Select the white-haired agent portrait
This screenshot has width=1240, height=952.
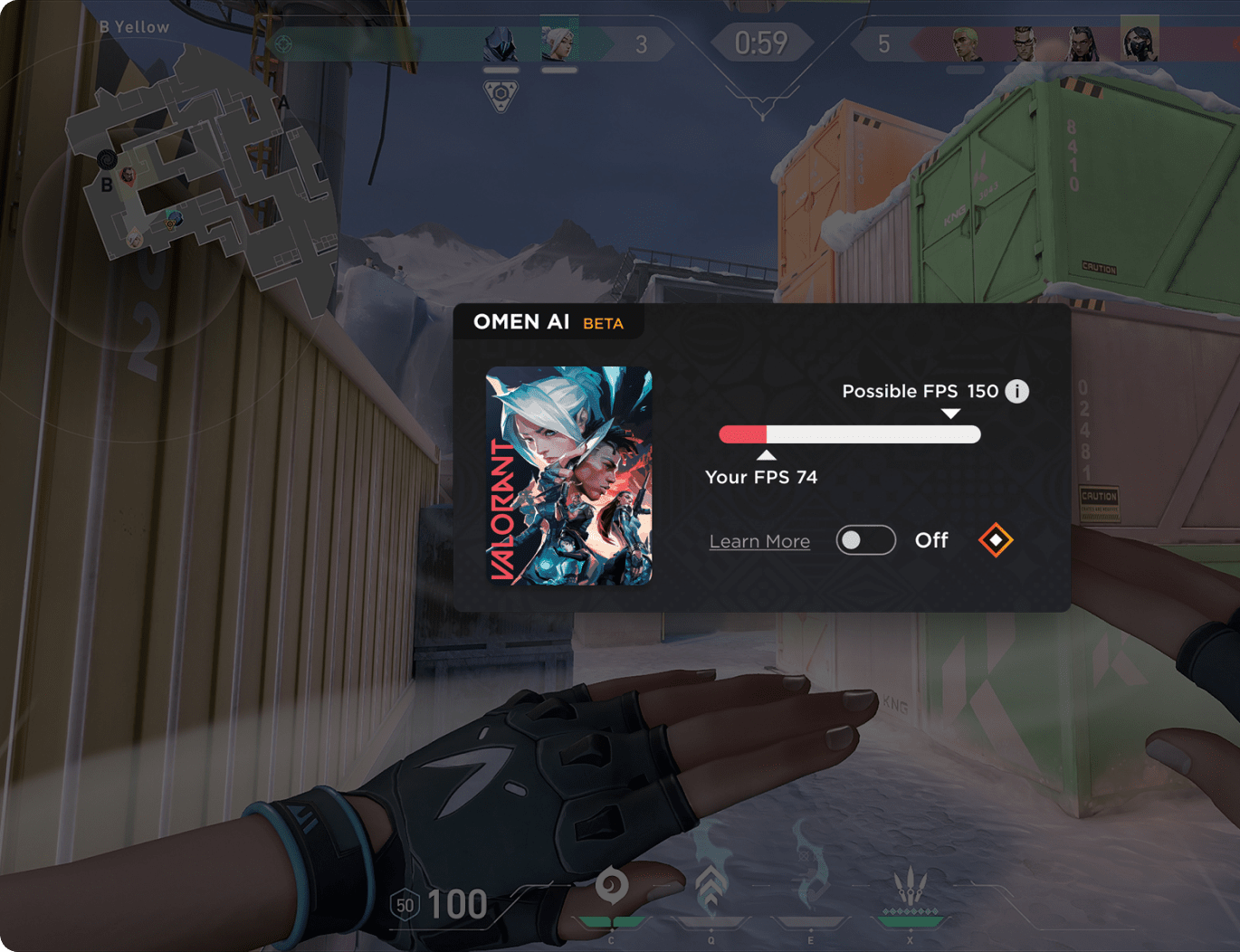558,44
